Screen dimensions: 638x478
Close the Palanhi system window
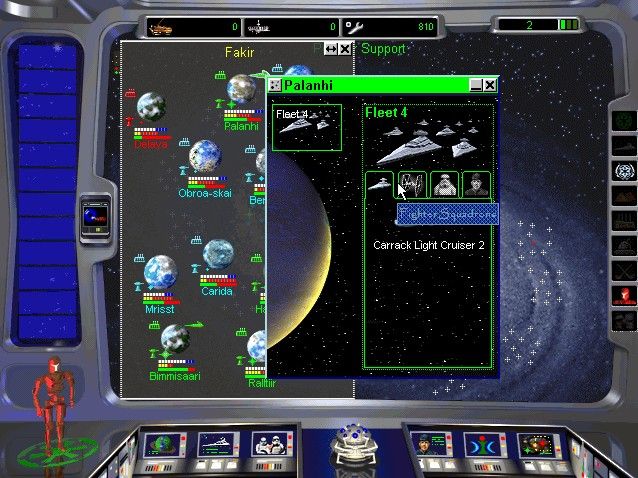pyautogui.click(x=490, y=86)
